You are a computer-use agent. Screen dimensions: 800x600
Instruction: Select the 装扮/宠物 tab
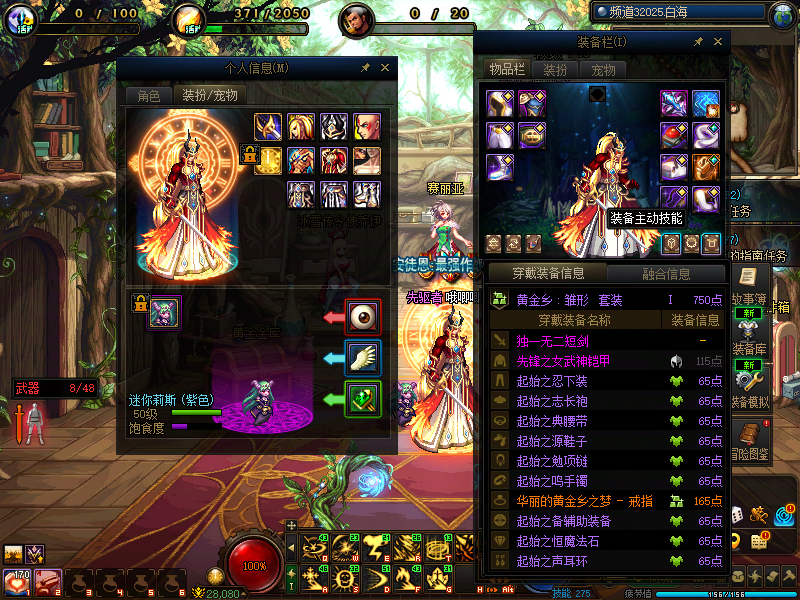pos(209,96)
